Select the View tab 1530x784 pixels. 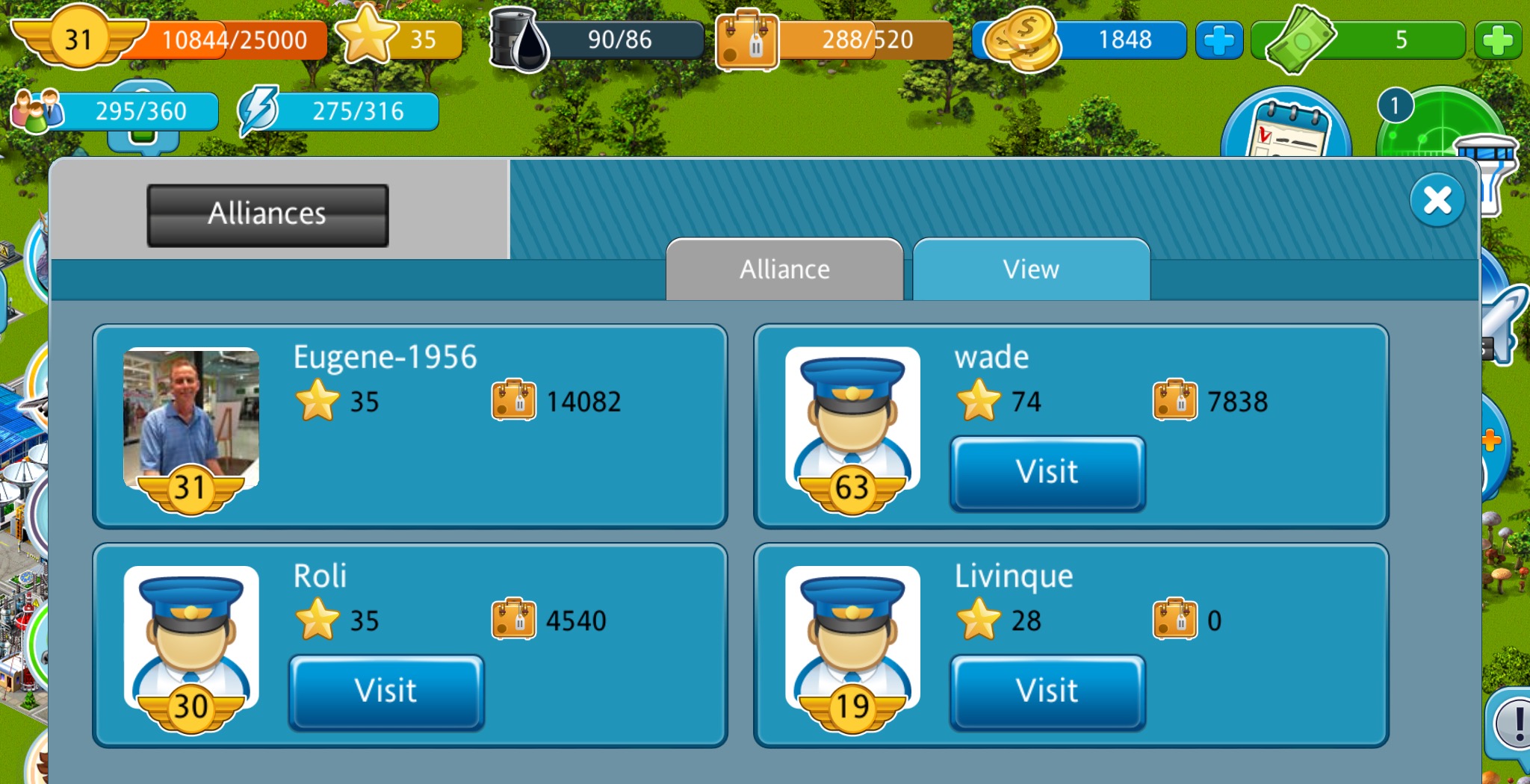1031,270
